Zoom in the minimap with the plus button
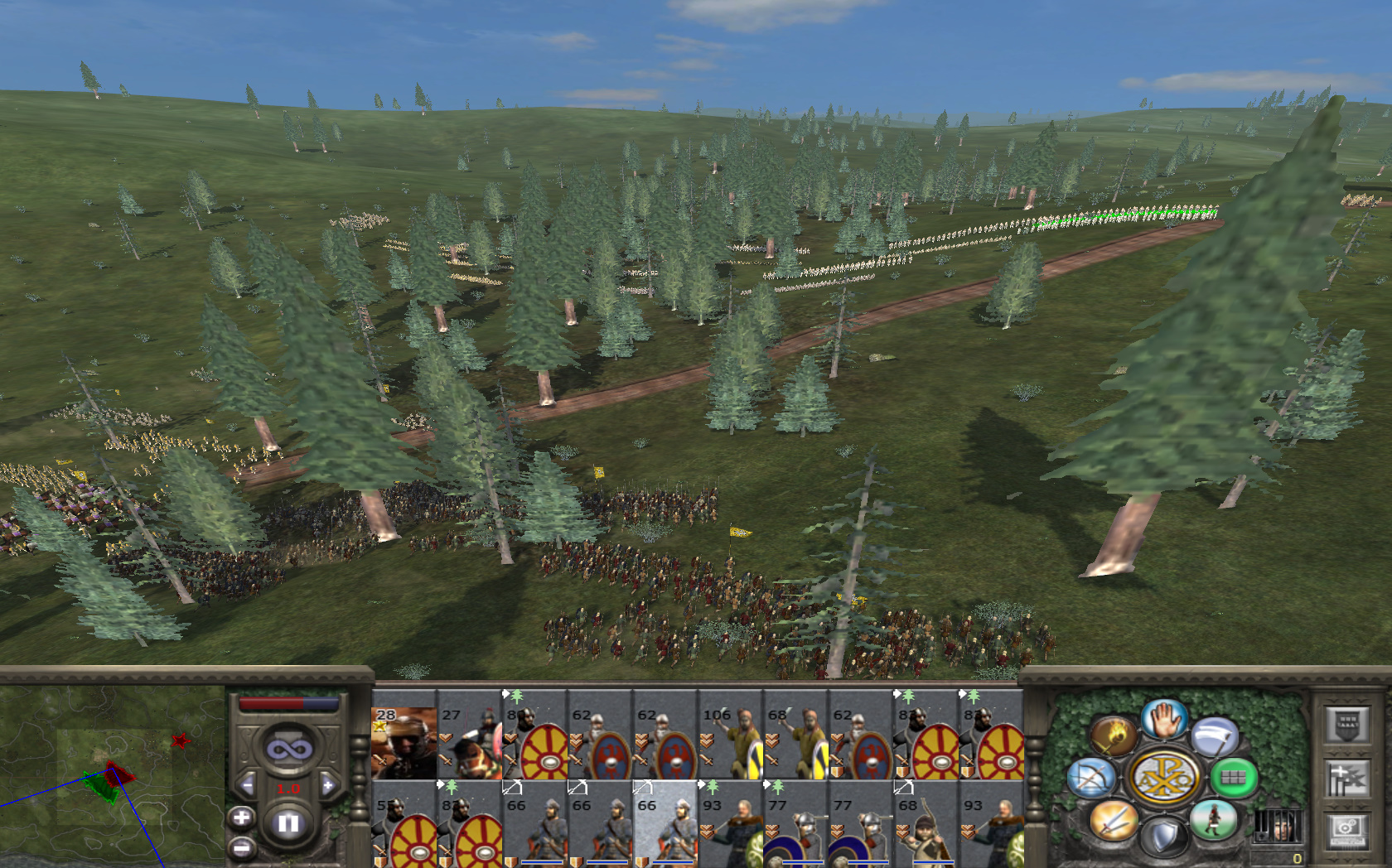 pos(241,818)
